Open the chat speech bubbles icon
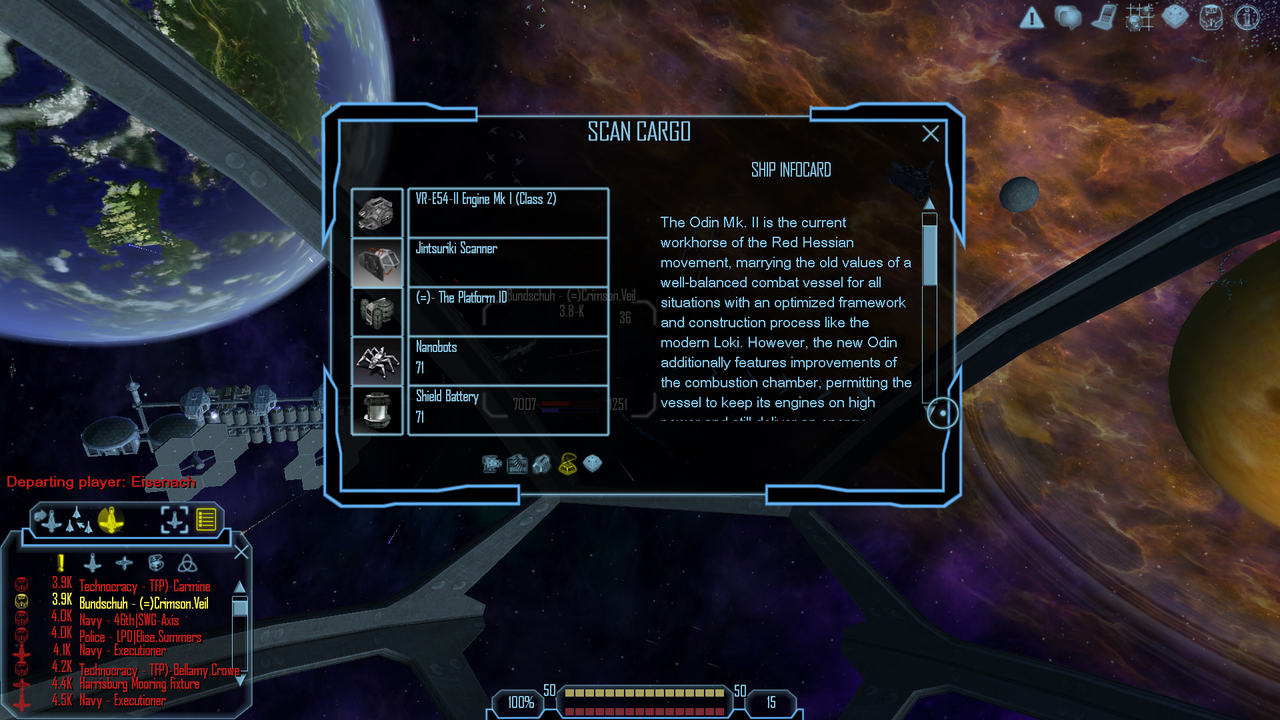The height and width of the screenshot is (720, 1280). 1068,17
